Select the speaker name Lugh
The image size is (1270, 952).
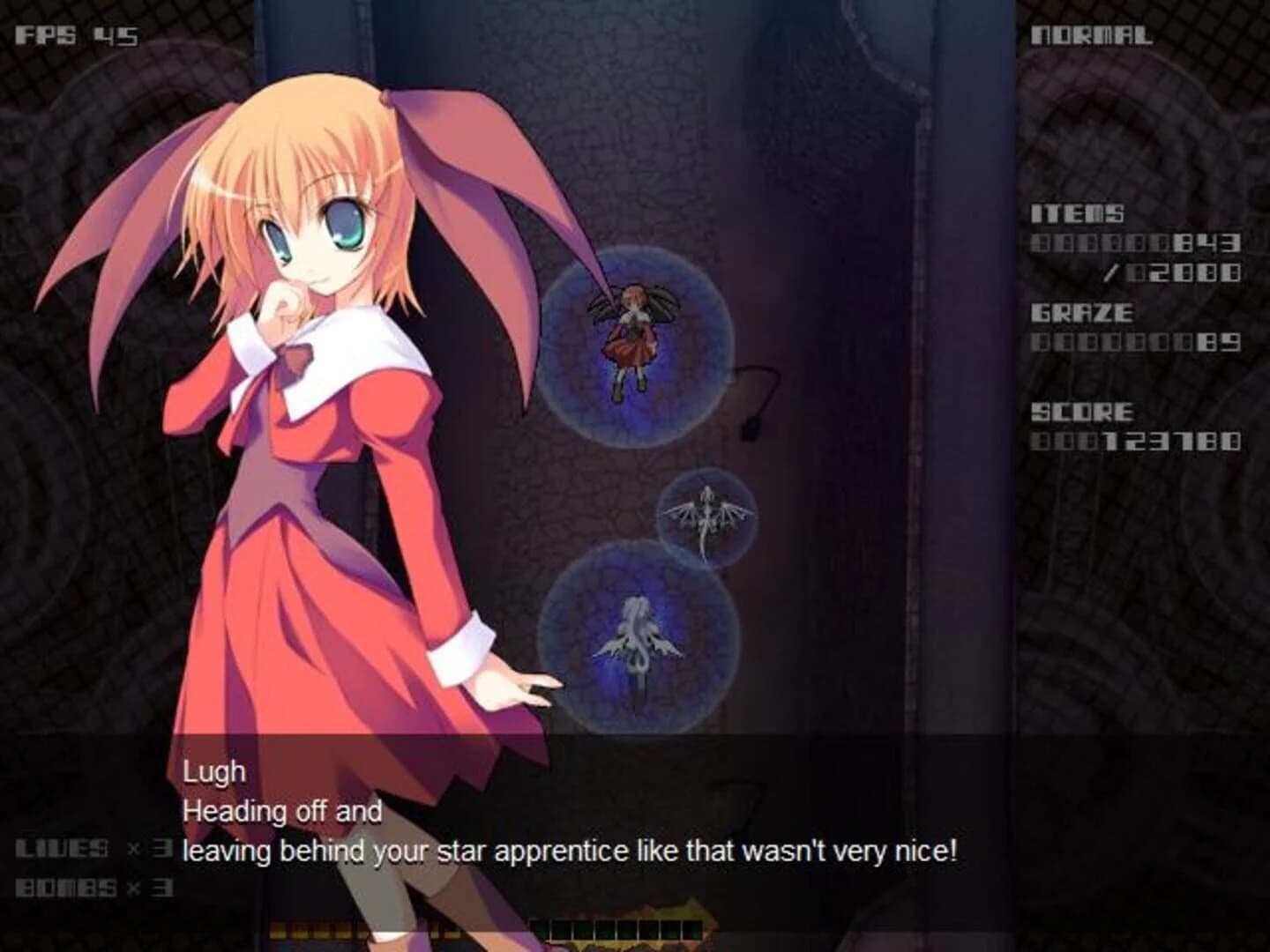pos(214,770)
